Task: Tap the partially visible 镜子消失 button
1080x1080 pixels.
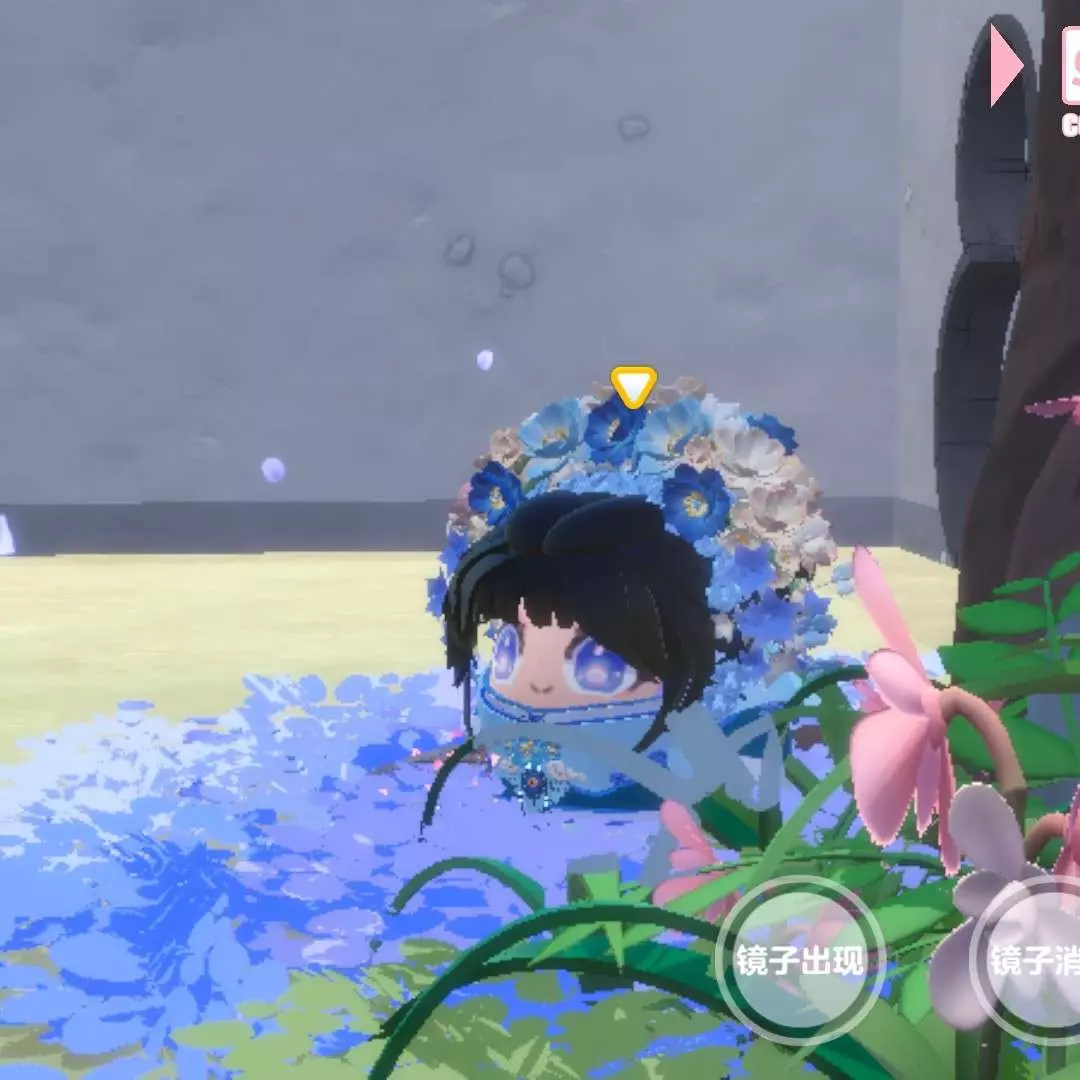Action: 1030,961
